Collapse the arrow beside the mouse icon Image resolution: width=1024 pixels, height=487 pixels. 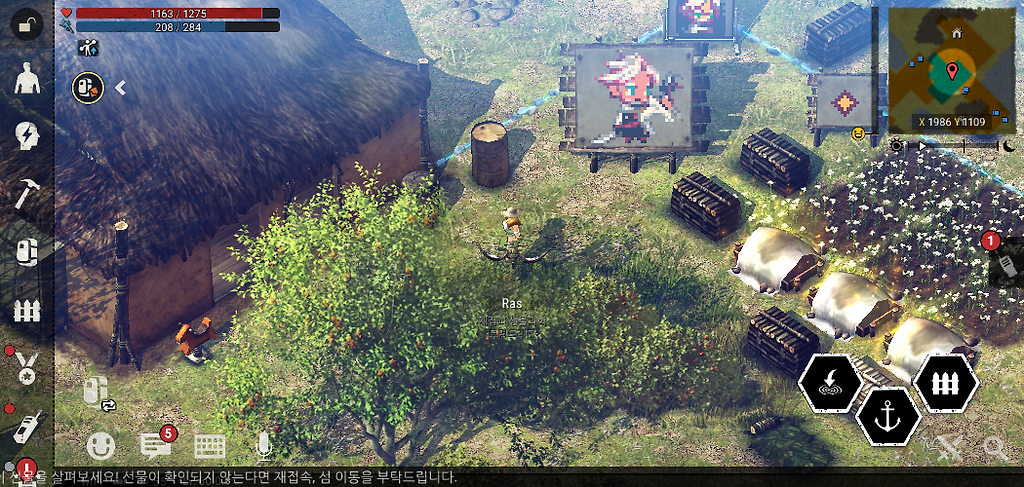tap(120, 88)
